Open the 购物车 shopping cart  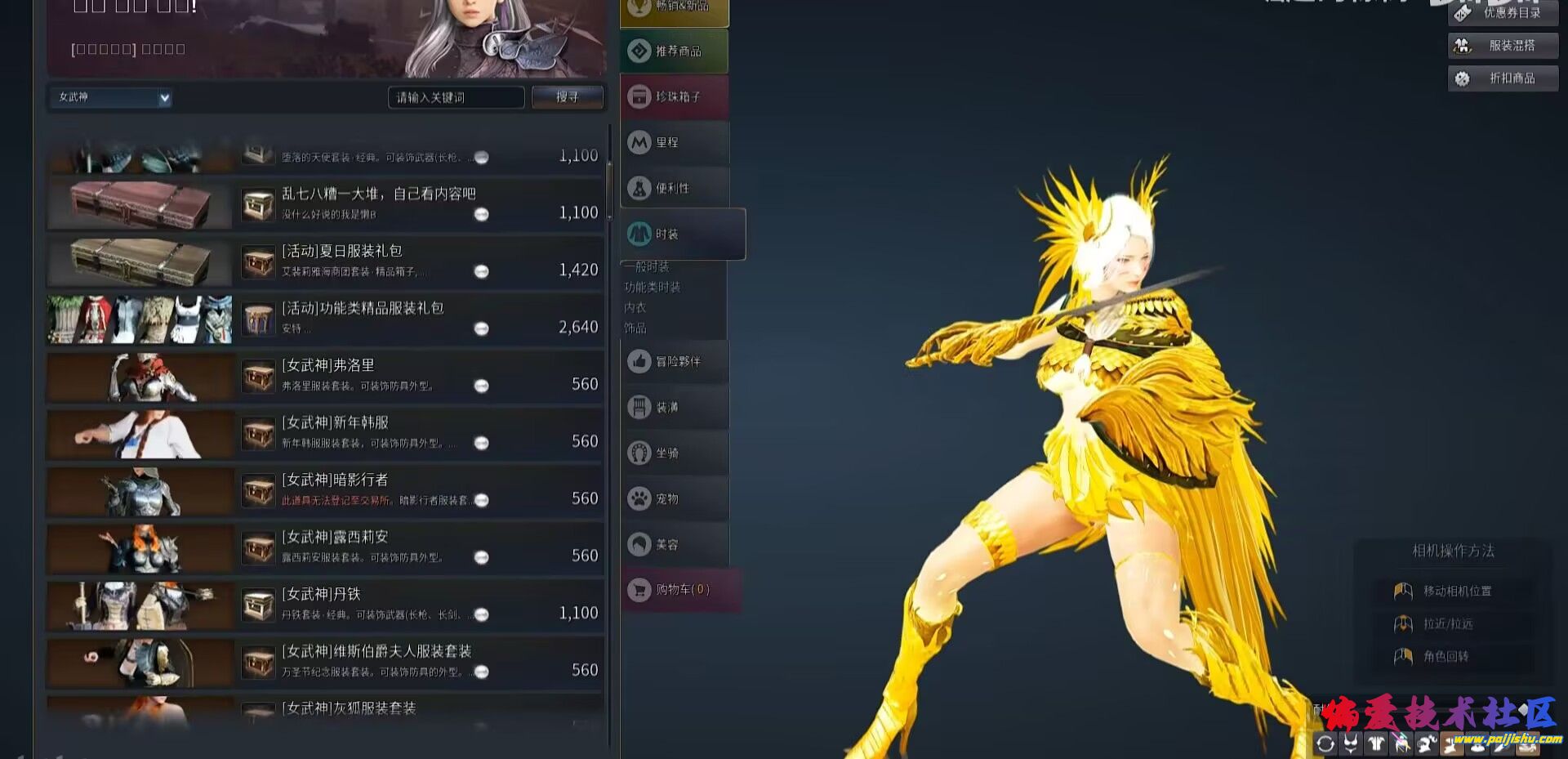(681, 589)
